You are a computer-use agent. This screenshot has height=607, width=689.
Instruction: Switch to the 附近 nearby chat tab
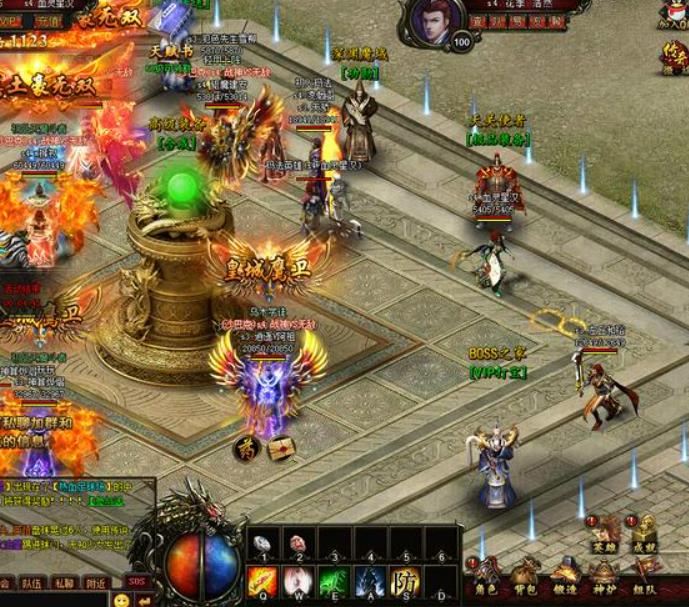pos(96,583)
